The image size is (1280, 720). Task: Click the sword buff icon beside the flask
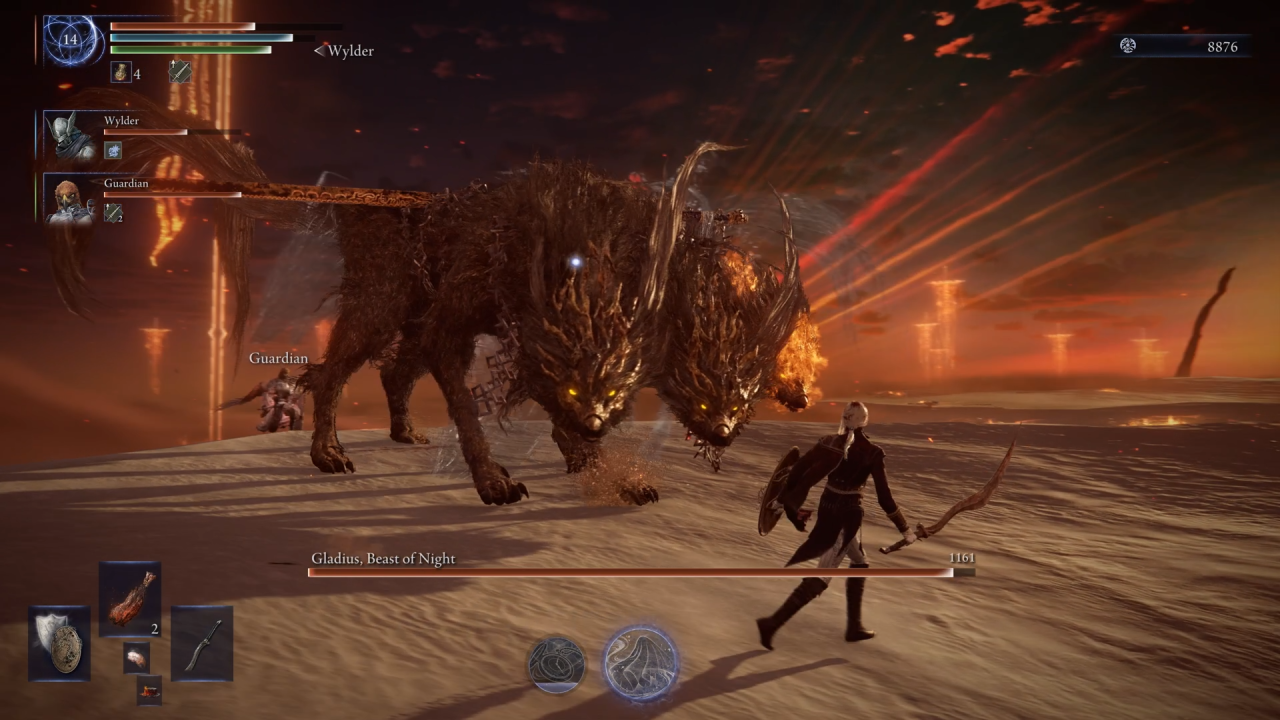[x=180, y=71]
